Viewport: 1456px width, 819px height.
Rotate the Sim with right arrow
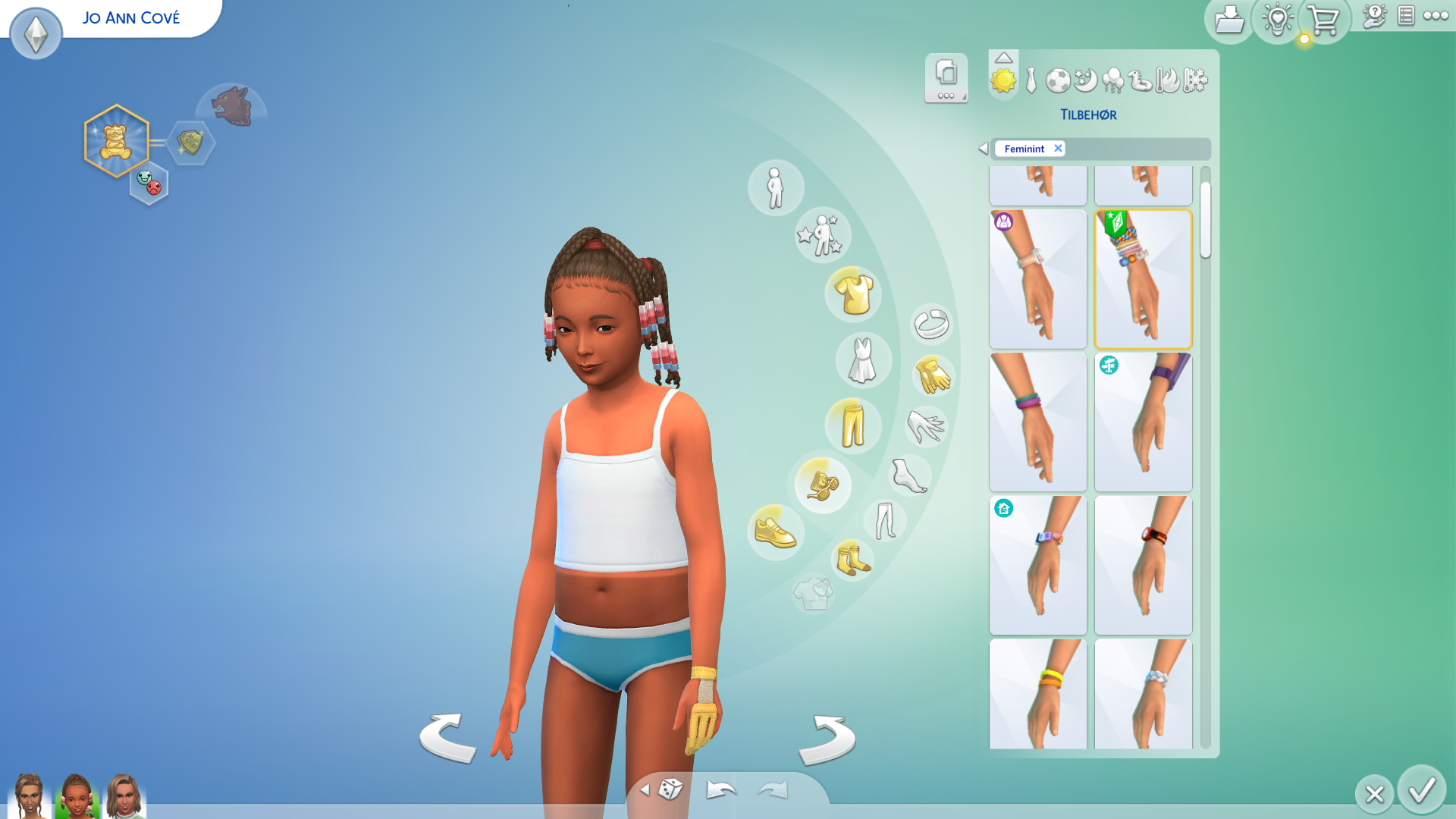tap(827, 739)
